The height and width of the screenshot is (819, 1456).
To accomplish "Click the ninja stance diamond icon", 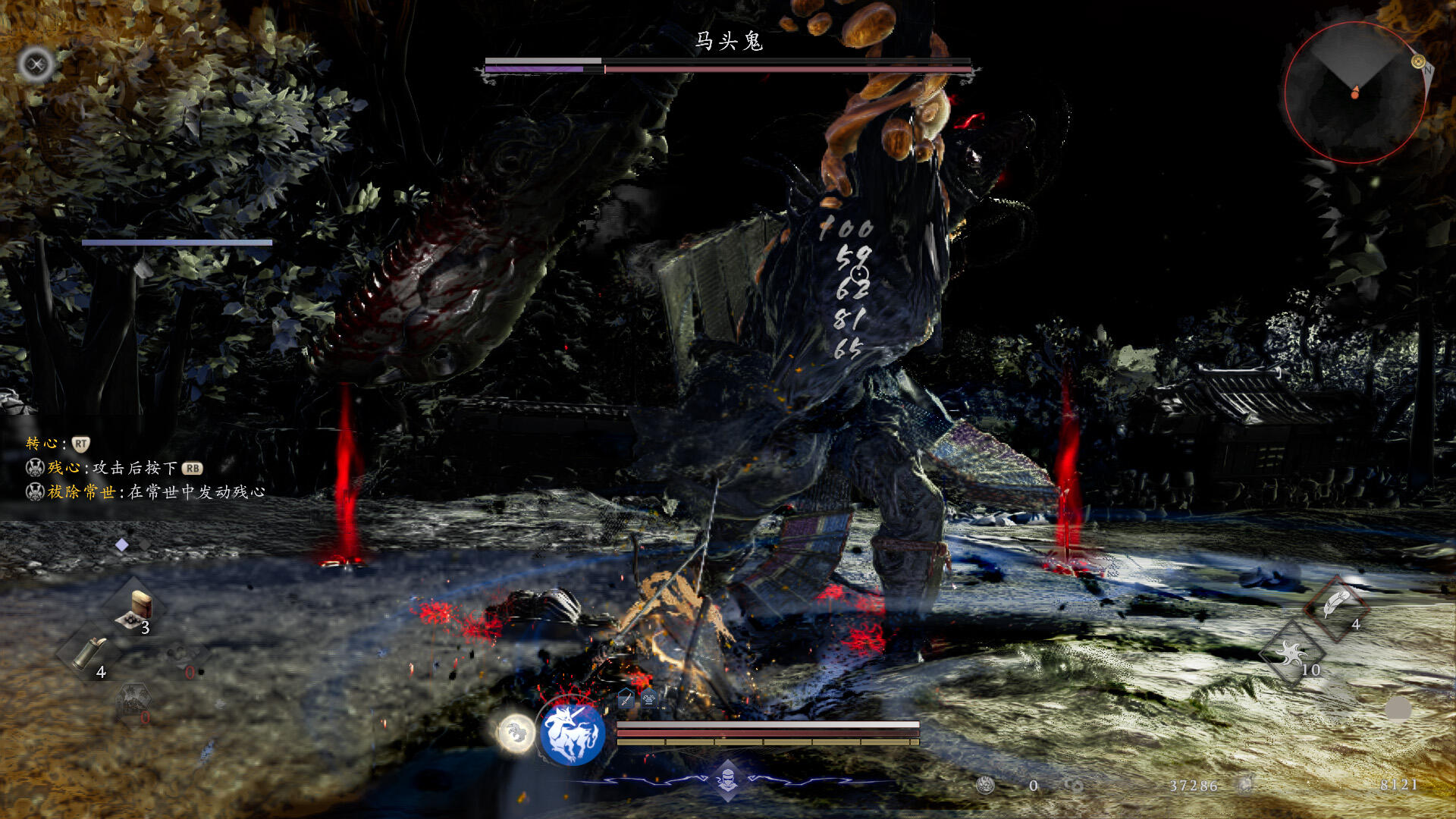I will click(x=727, y=780).
